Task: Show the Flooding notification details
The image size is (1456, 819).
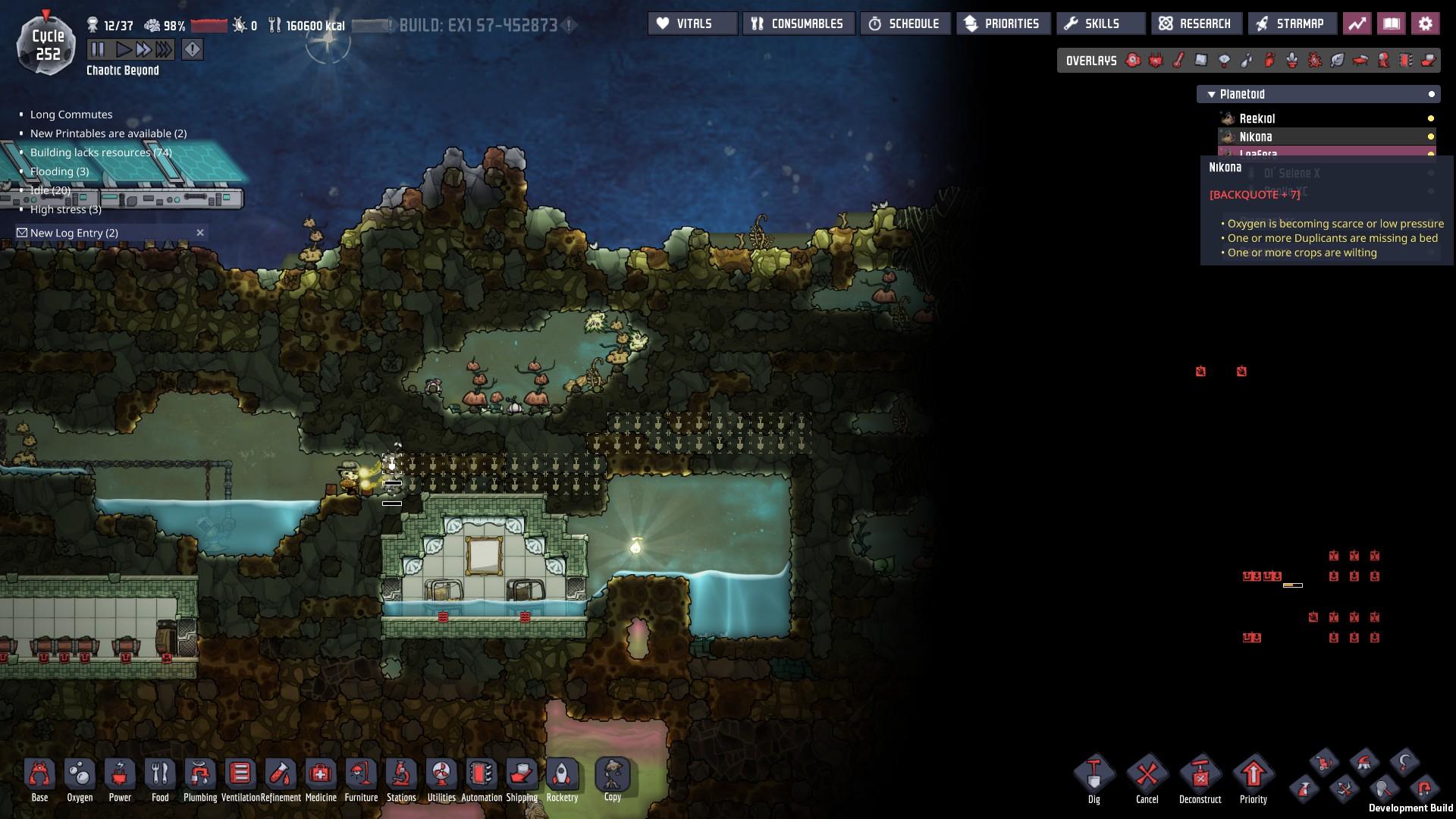Action: pos(59,171)
